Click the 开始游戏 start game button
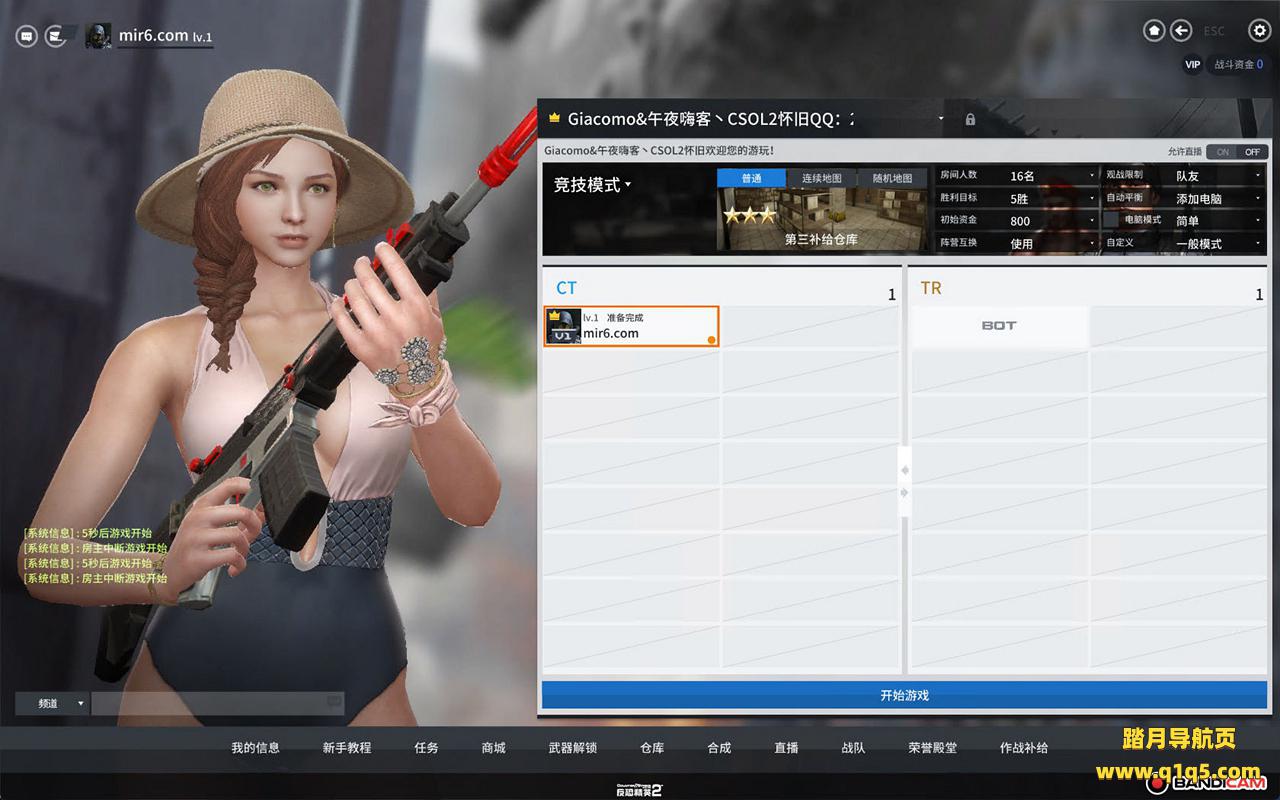The image size is (1280, 800). coord(904,695)
